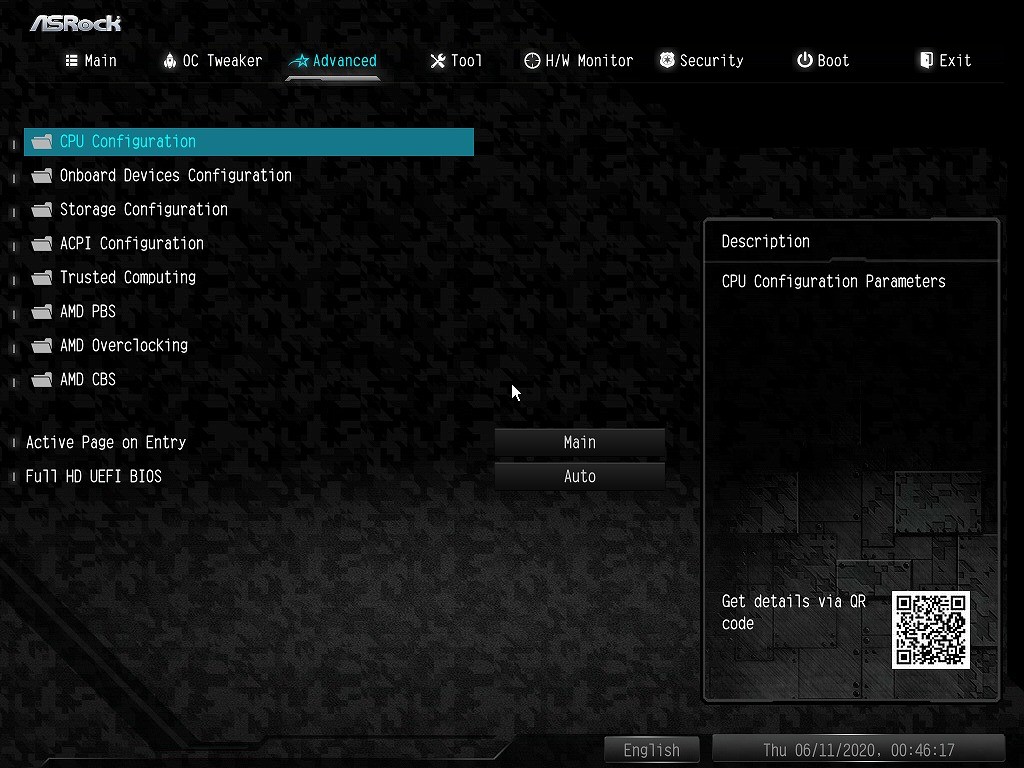1024x768 pixels.
Task: Change Active Page on Entry value
Action: coord(580,443)
